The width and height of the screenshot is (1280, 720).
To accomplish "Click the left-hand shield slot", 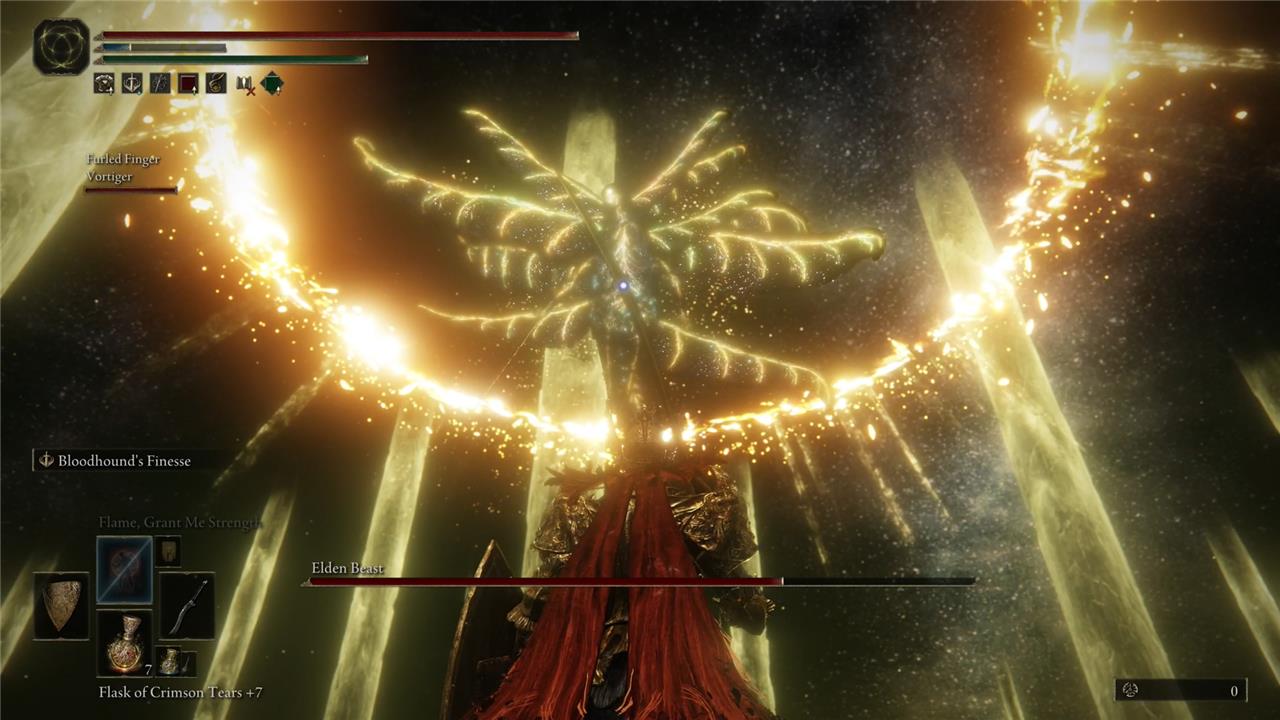I will 62,605.
